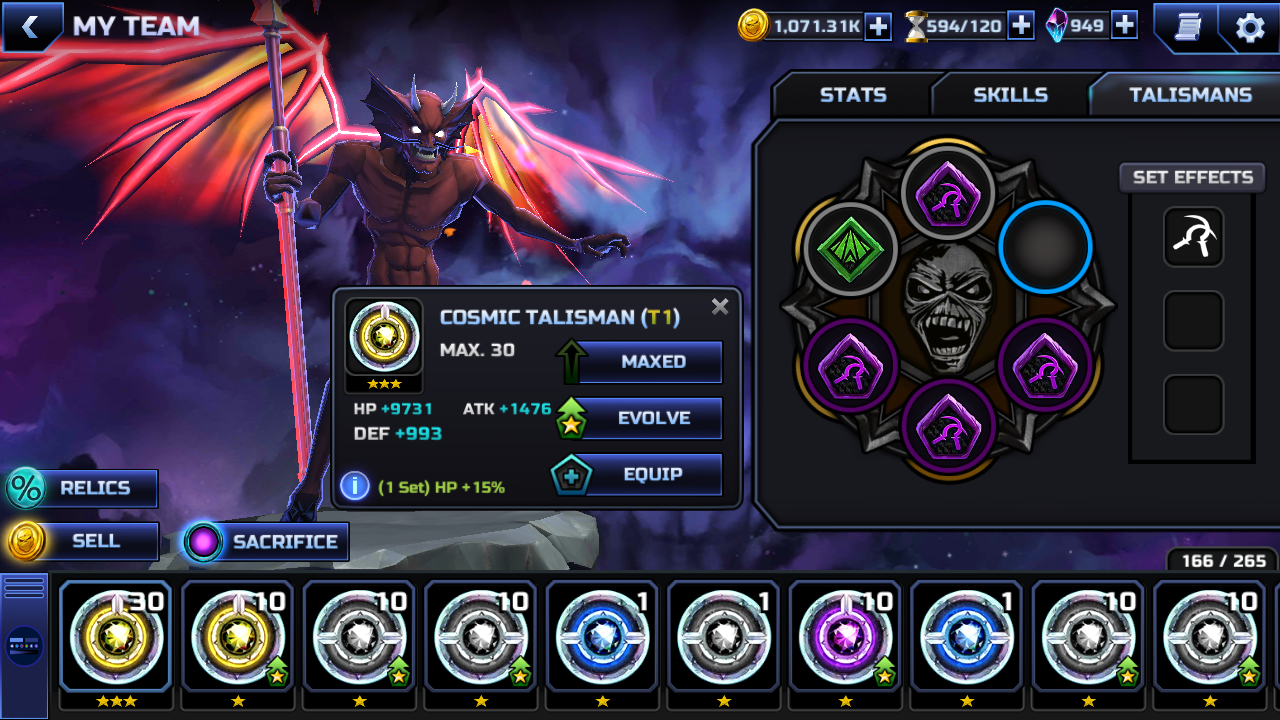Show talisman set info via blue i icon

354,486
